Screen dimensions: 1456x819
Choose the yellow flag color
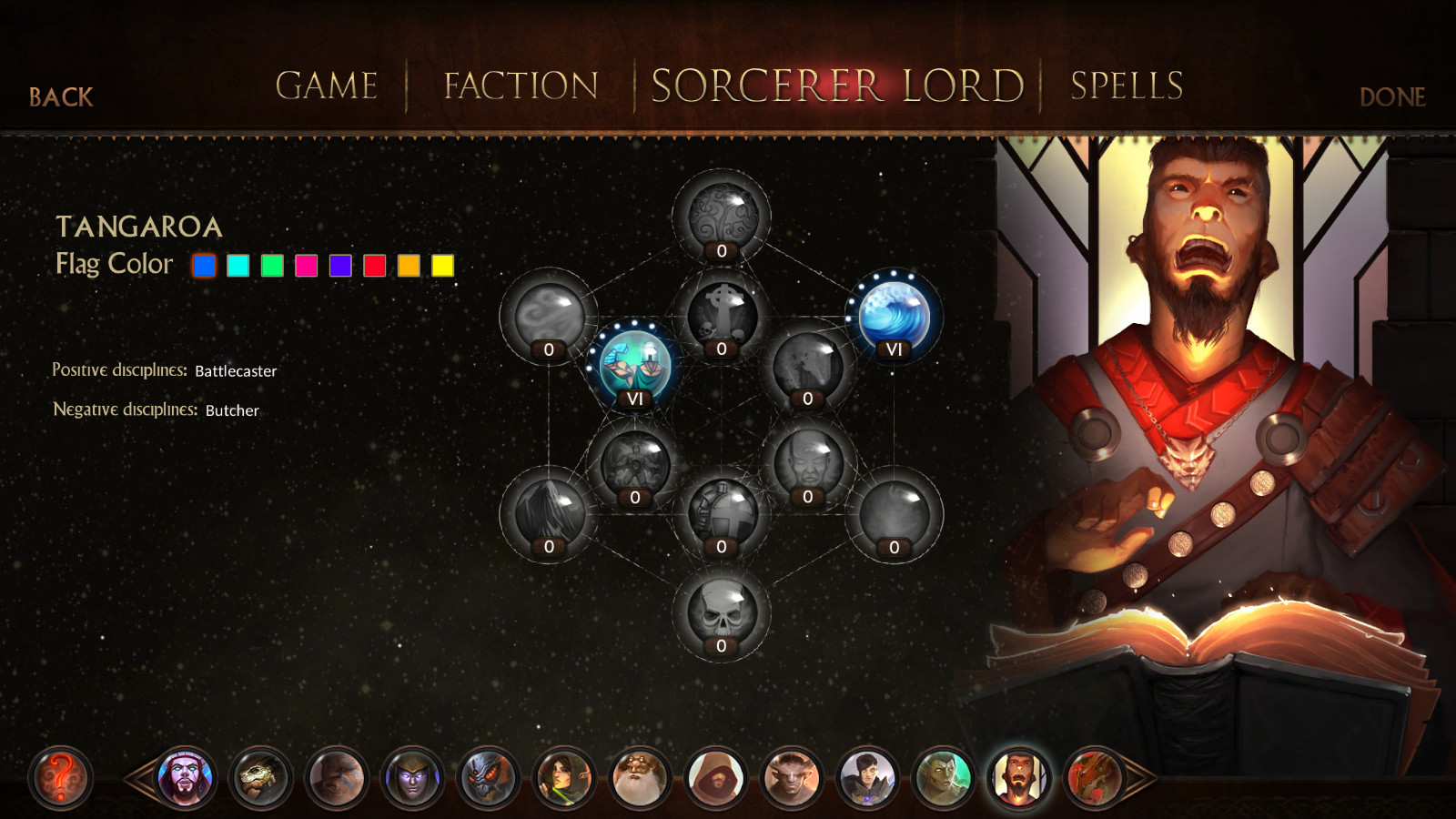(442, 265)
